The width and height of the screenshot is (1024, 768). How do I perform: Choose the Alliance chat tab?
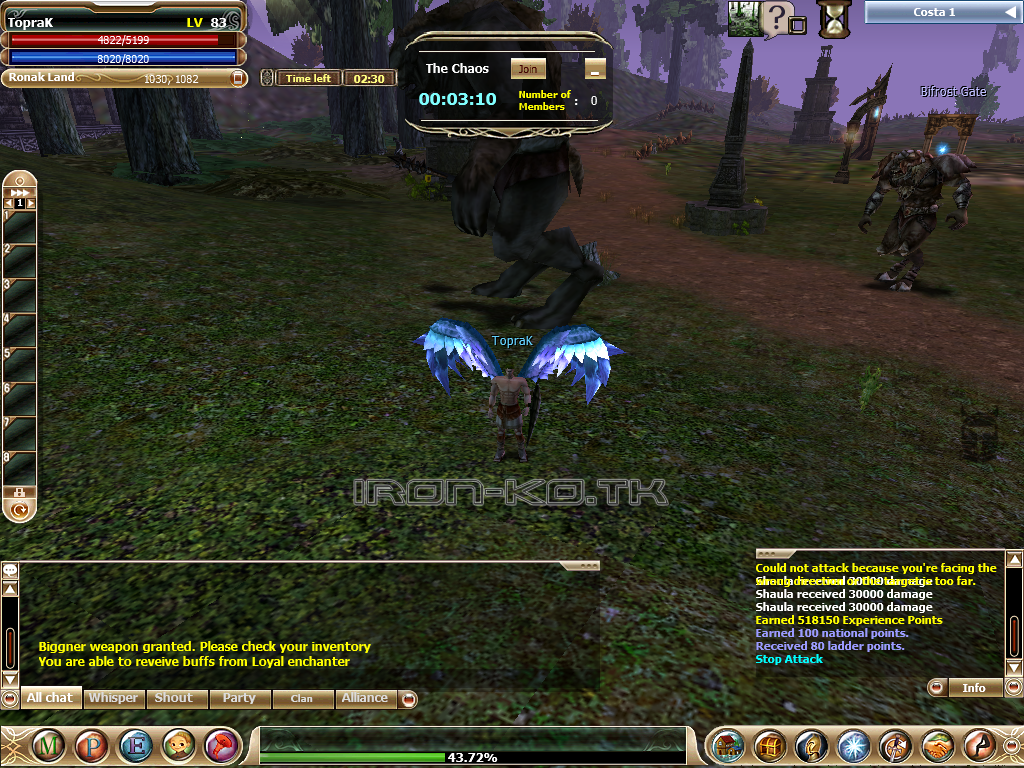tap(365, 698)
